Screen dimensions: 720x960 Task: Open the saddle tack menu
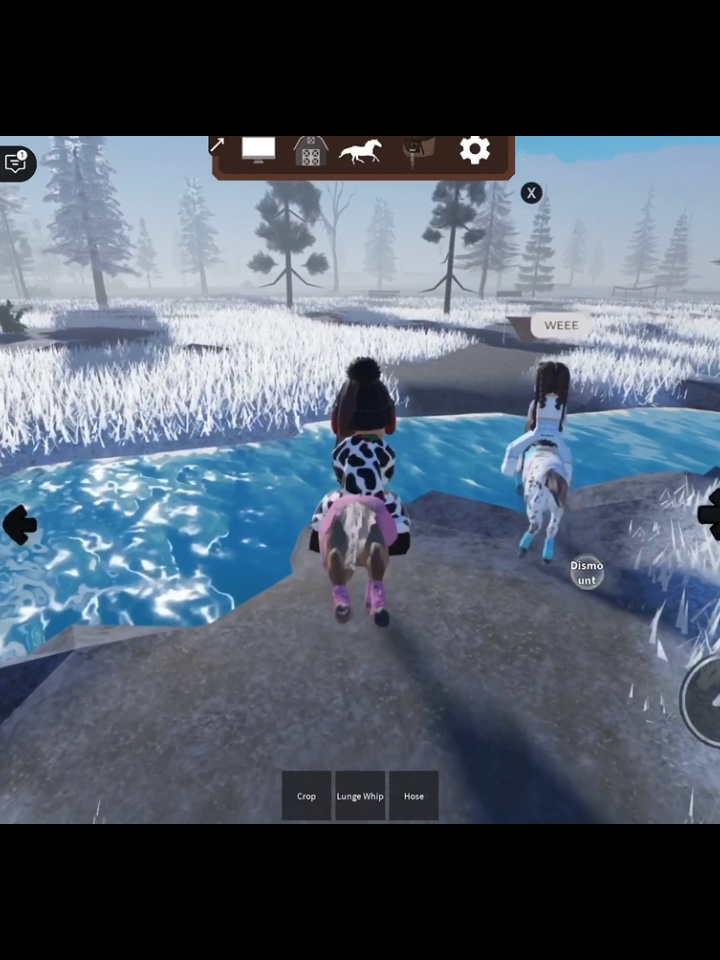pos(418,151)
